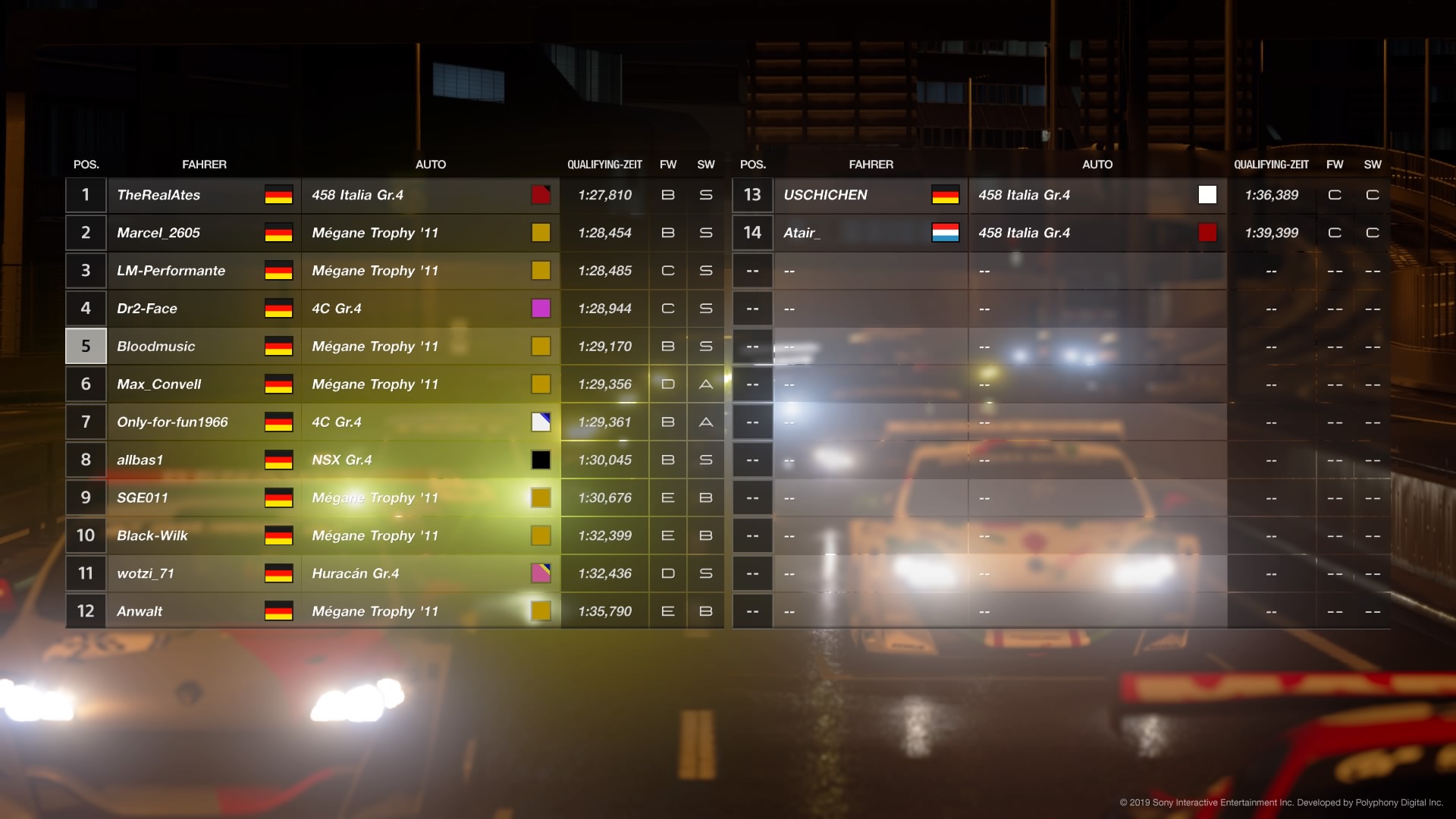The height and width of the screenshot is (819, 1456).
Task: Choose Marcel_2605 in the qualifying list
Action: coord(158,233)
